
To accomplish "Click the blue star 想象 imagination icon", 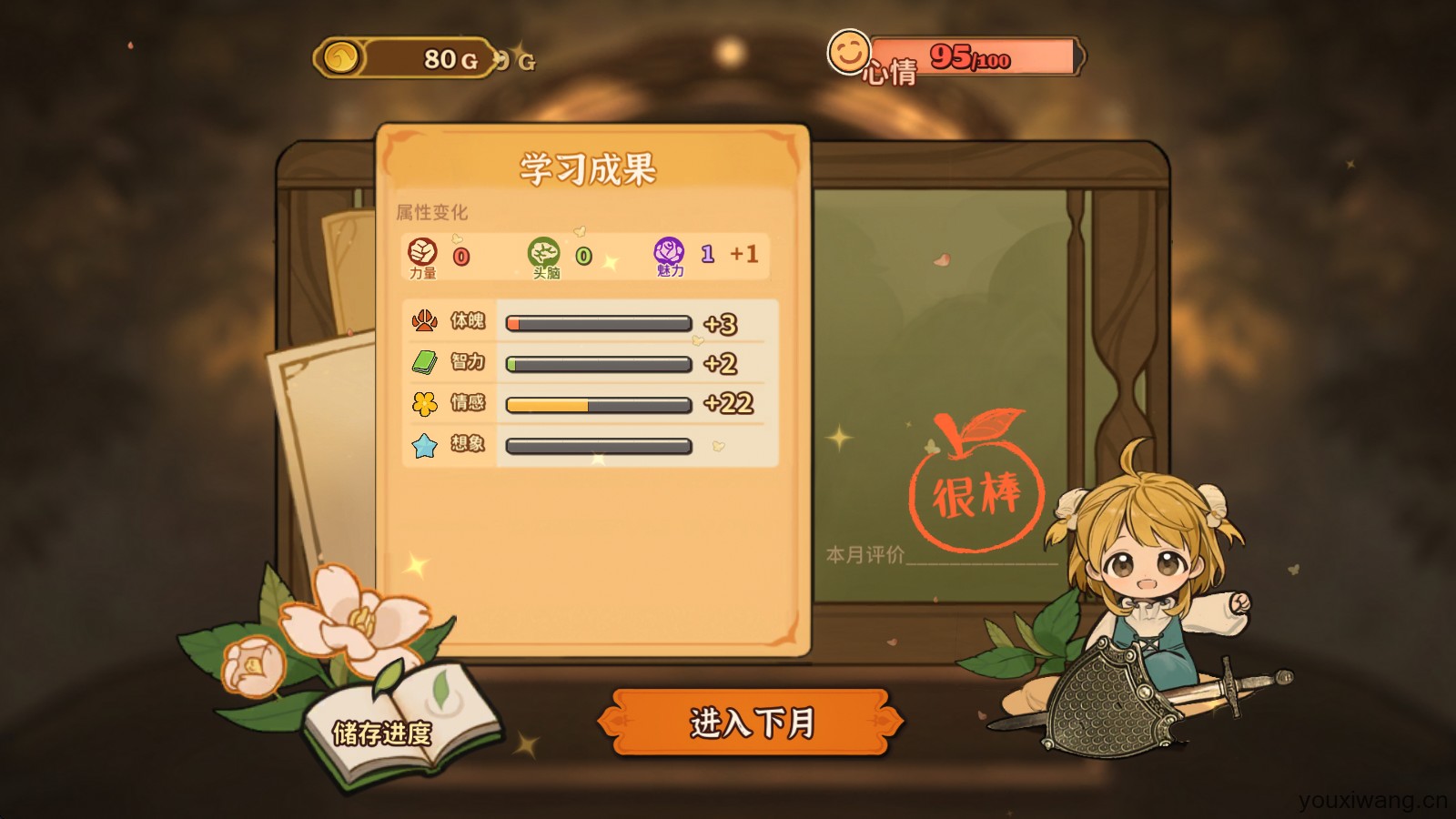I will 422,445.
